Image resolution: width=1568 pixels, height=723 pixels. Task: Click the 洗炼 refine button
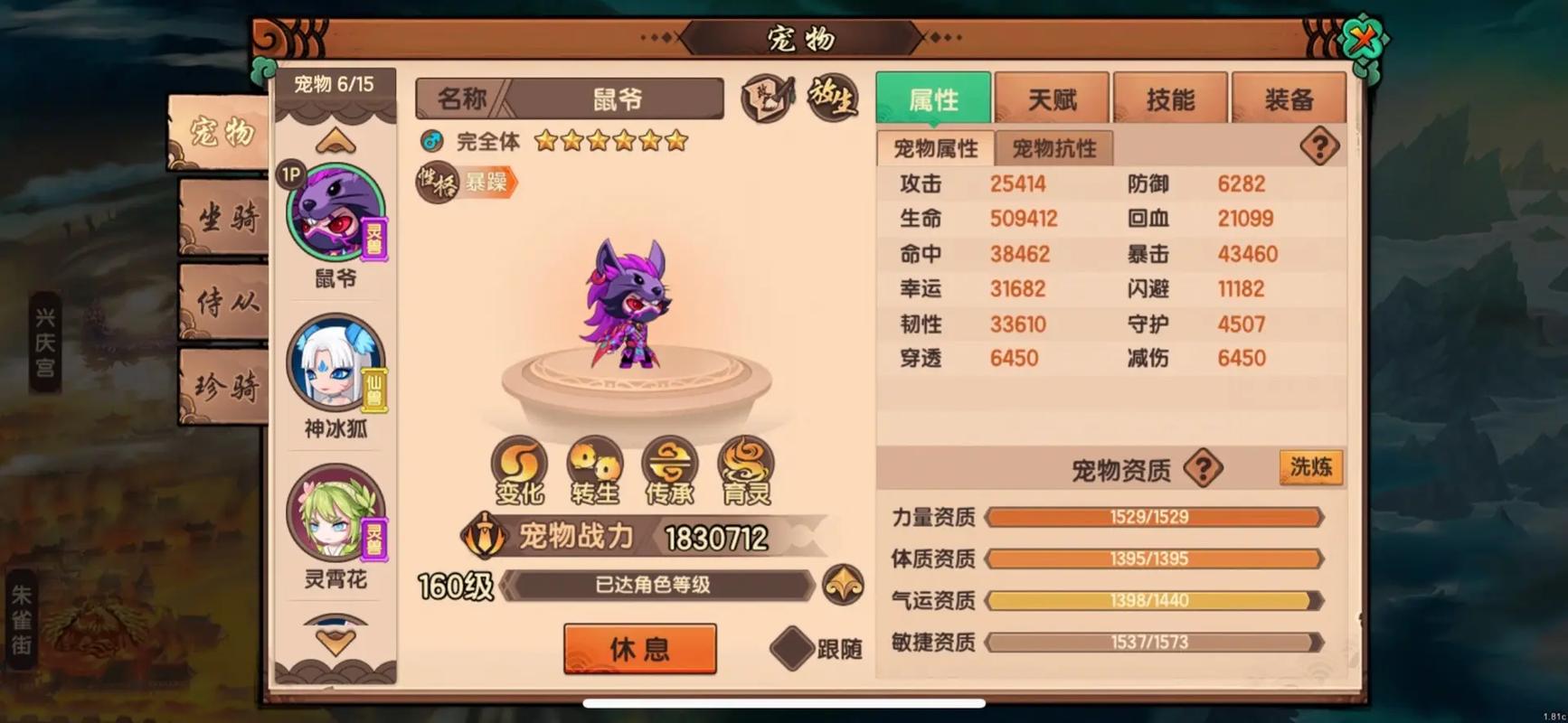[x=1309, y=467]
